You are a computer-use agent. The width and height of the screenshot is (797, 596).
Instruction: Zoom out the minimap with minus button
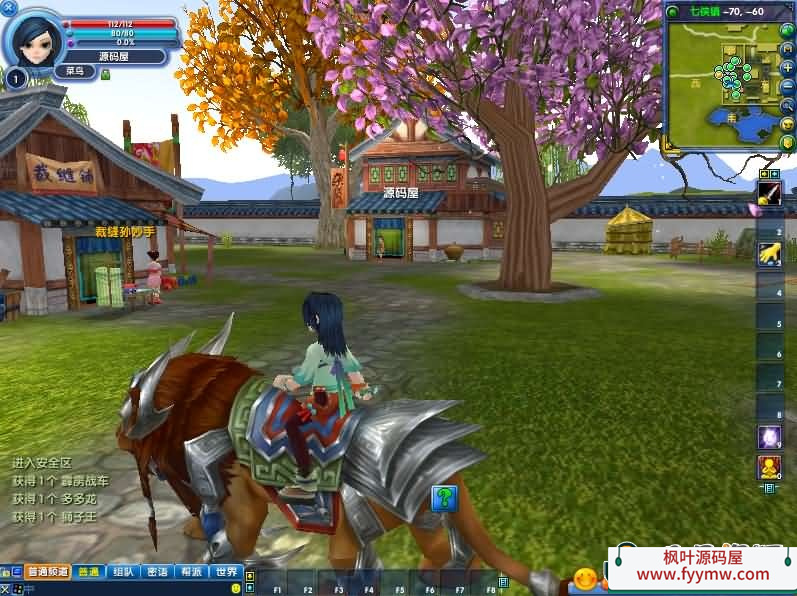(788, 85)
